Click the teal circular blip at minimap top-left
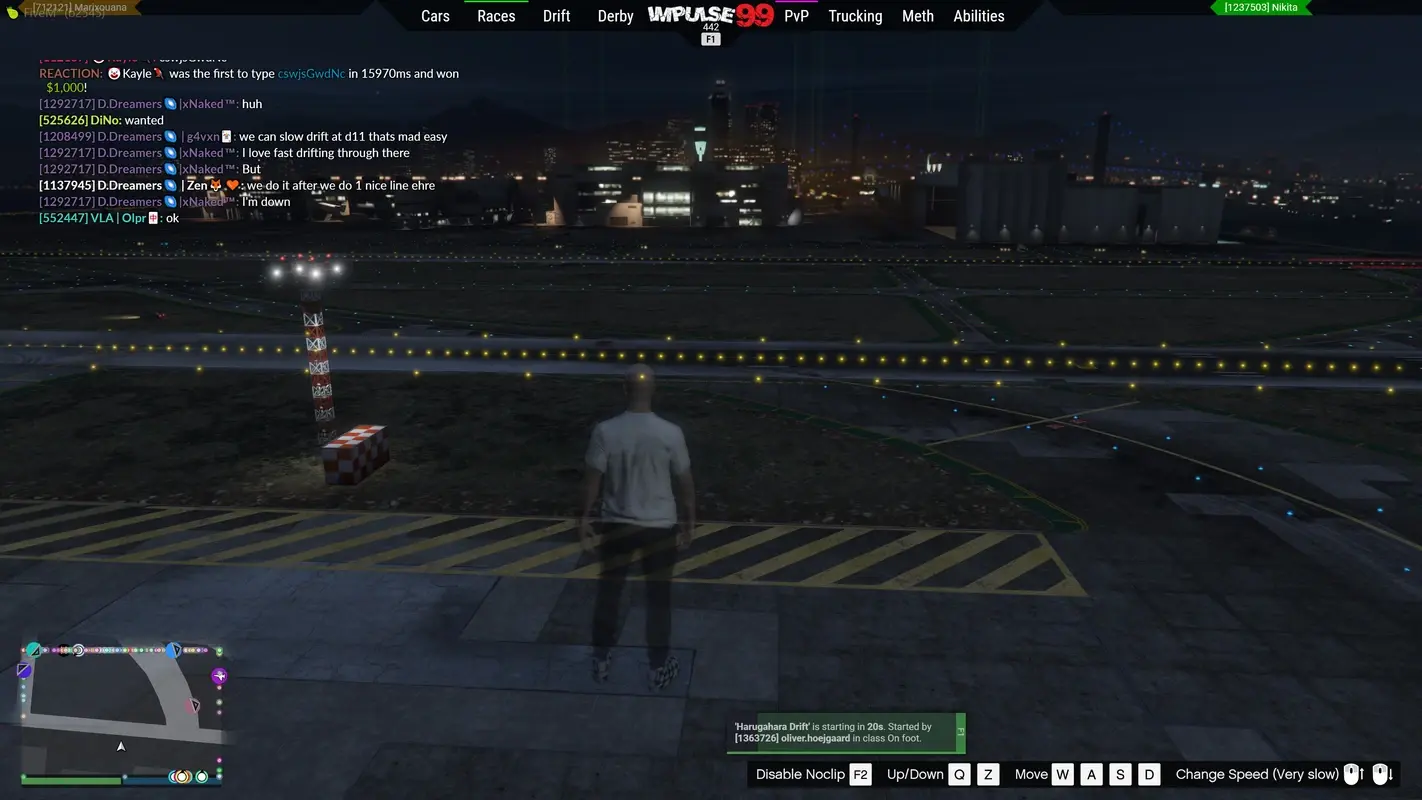The image size is (1422, 800). point(34,650)
